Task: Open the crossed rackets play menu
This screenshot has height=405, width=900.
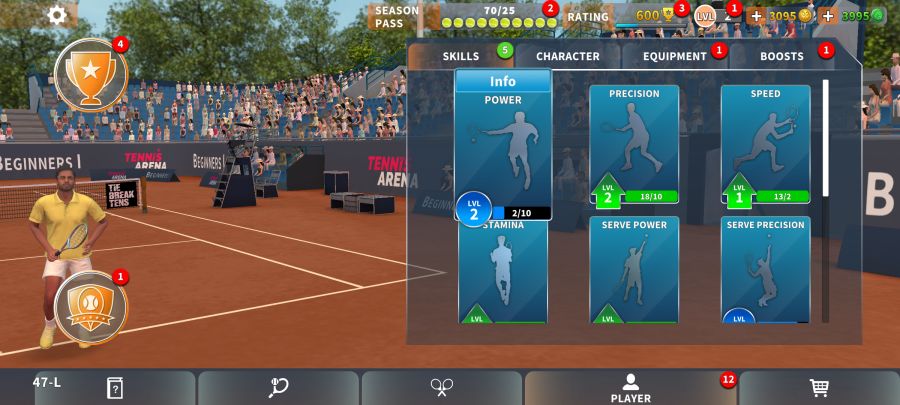Action: (x=442, y=388)
